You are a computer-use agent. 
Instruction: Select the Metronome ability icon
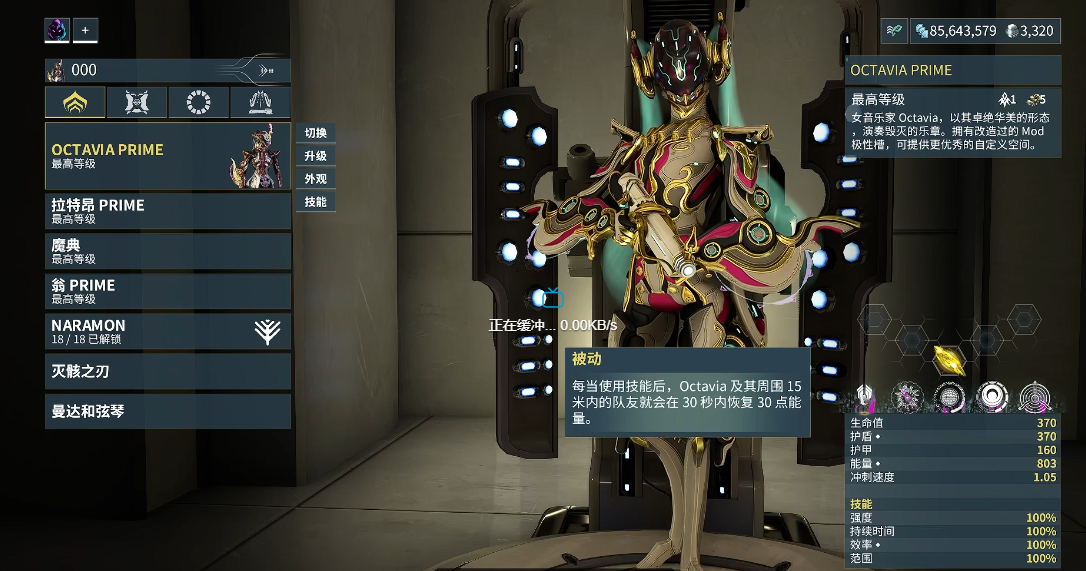[991, 397]
